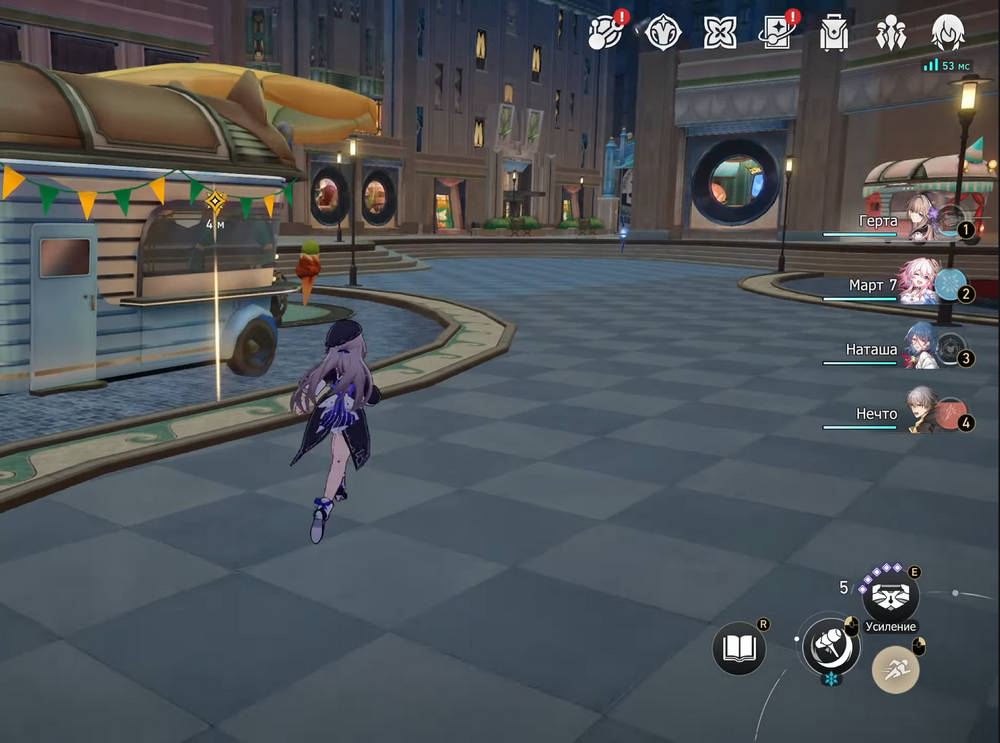Open the character portrait menu icon
The width and height of the screenshot is (1000, 743).
947,33
